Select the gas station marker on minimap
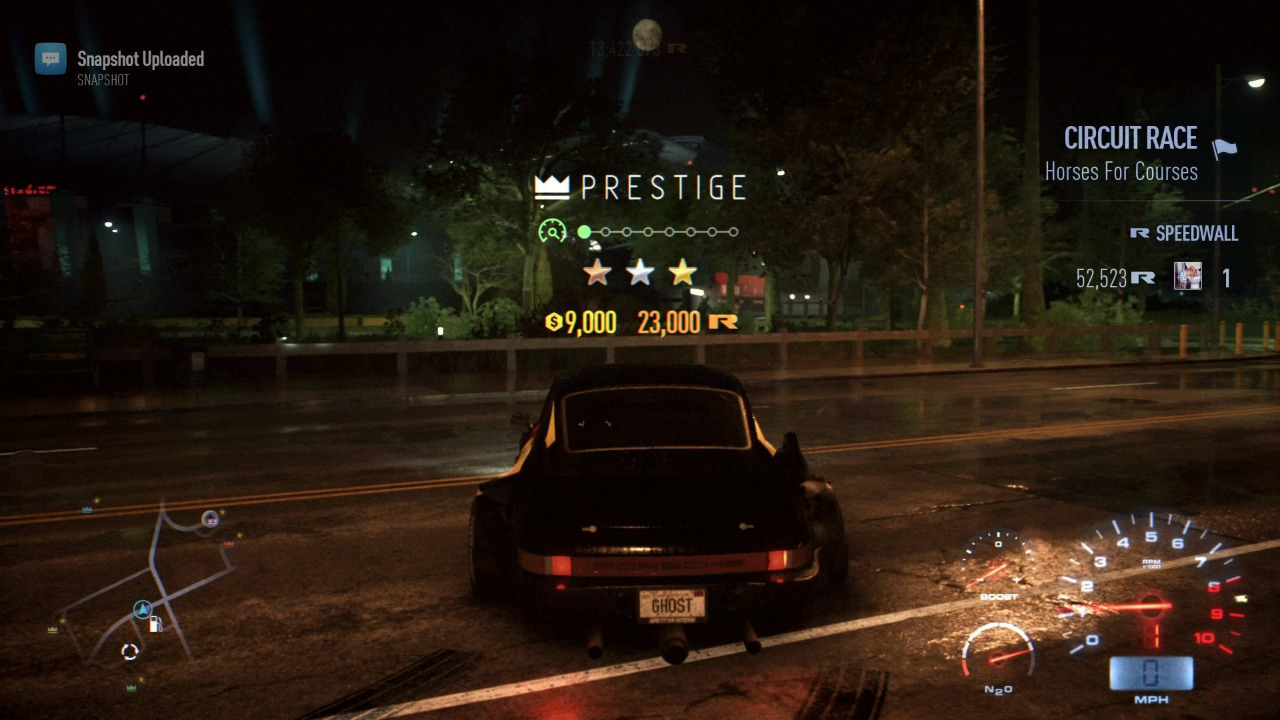This screenshot has width=1280, height=720. point(156,624)
